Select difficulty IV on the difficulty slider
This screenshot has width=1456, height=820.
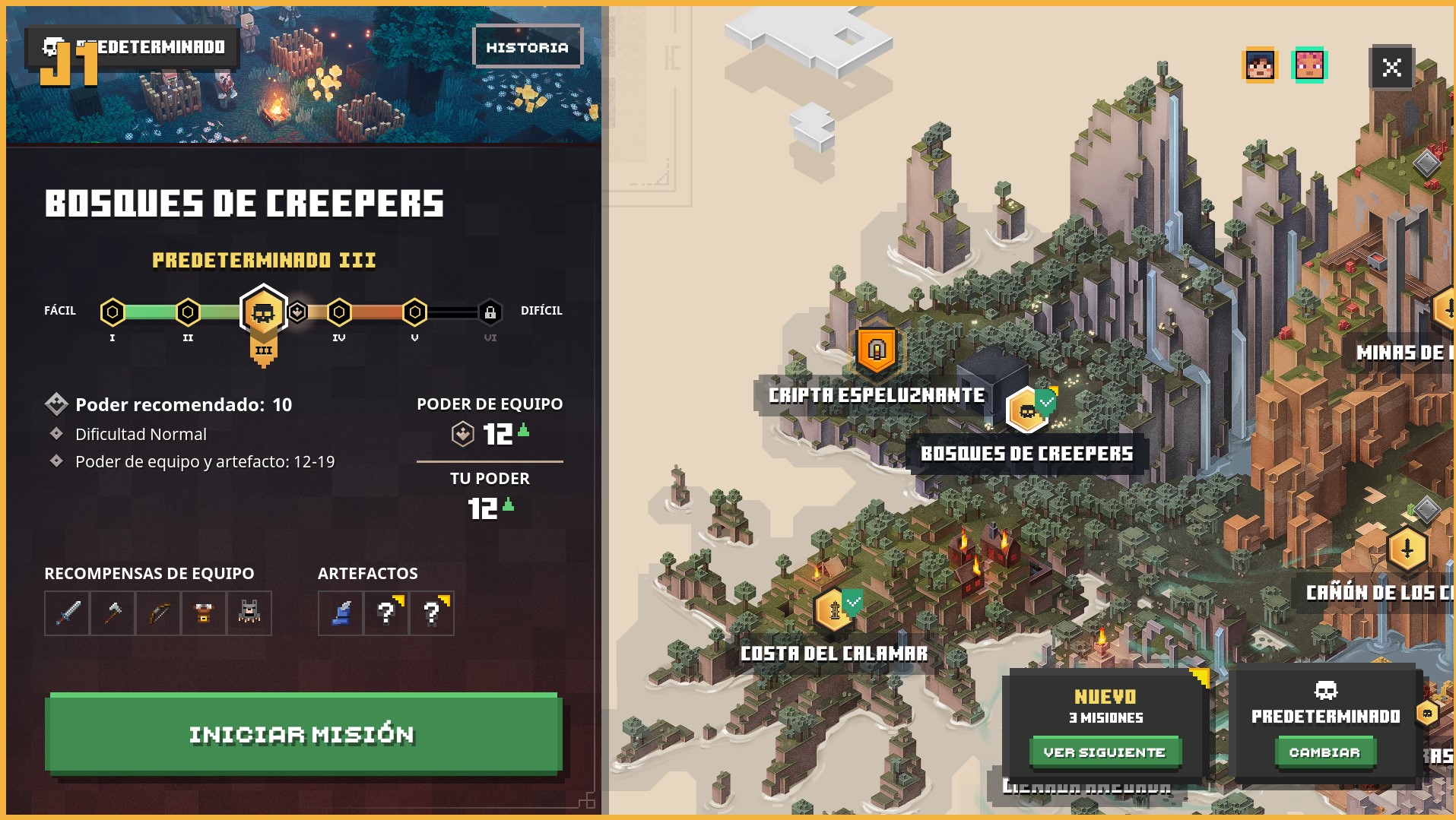coord(338,311)
